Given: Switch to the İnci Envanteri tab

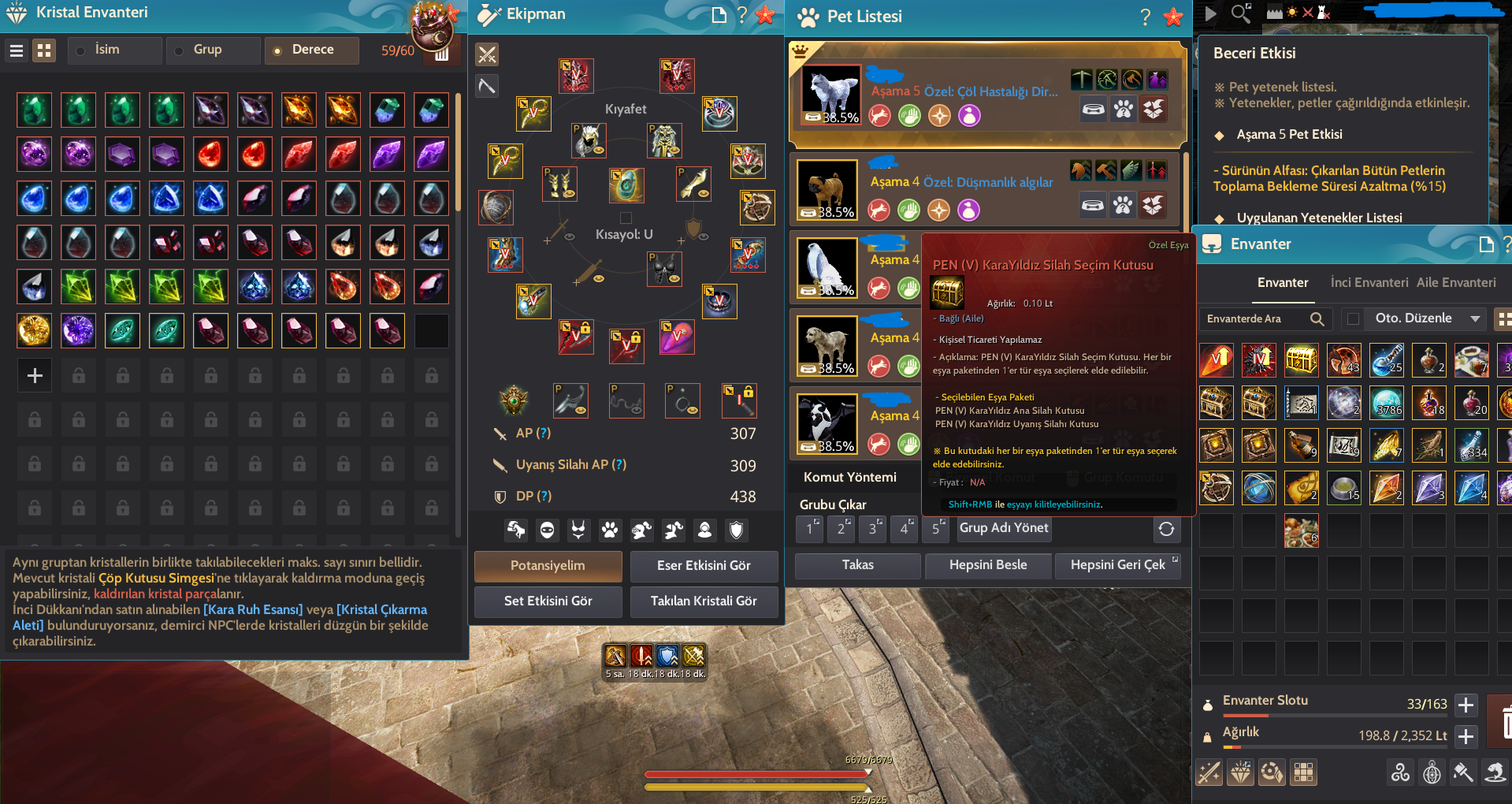Looking at the screenshot, I should pyautogui.click(x=1369, y=282).
